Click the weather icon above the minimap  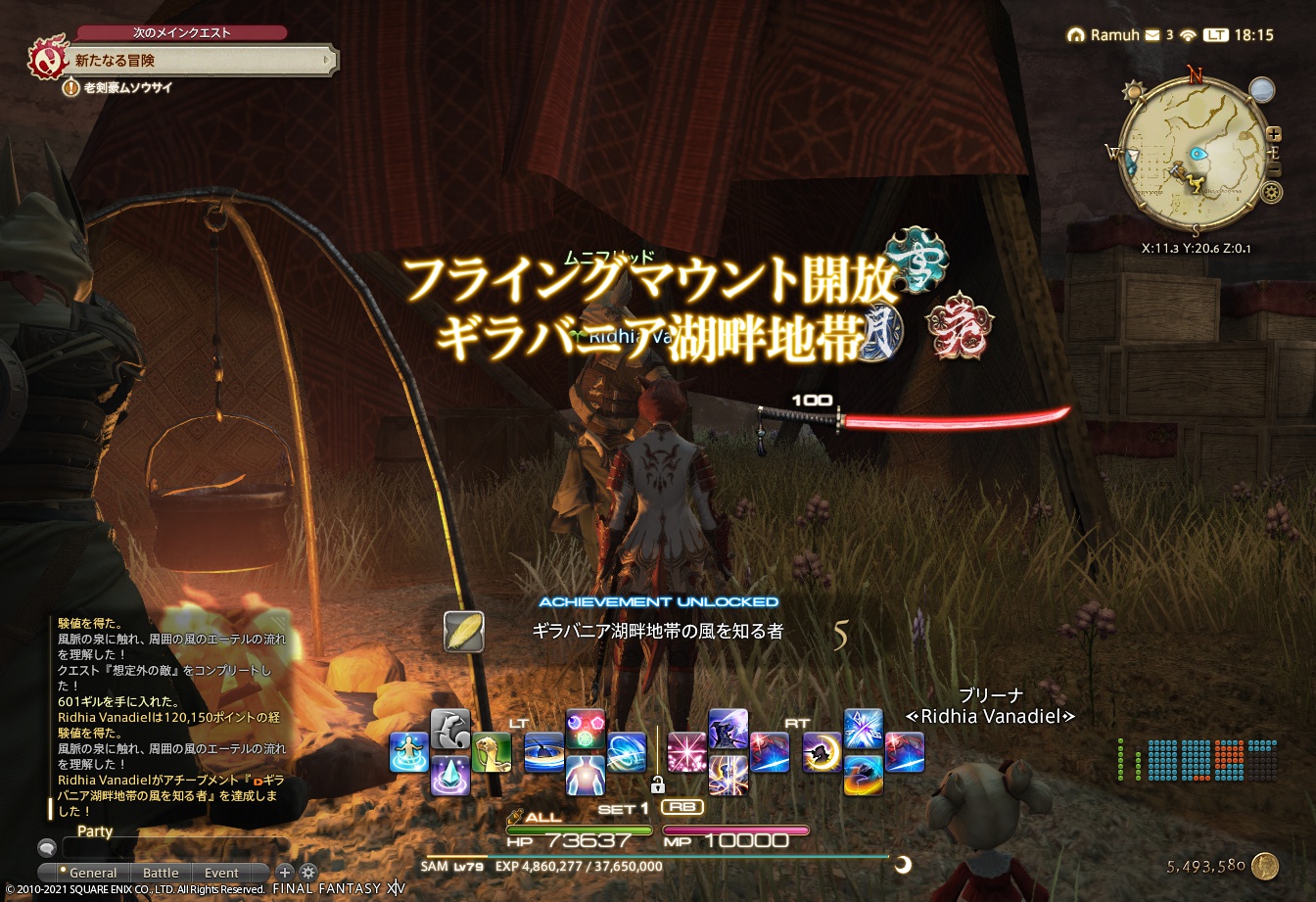coord(1262,89)
